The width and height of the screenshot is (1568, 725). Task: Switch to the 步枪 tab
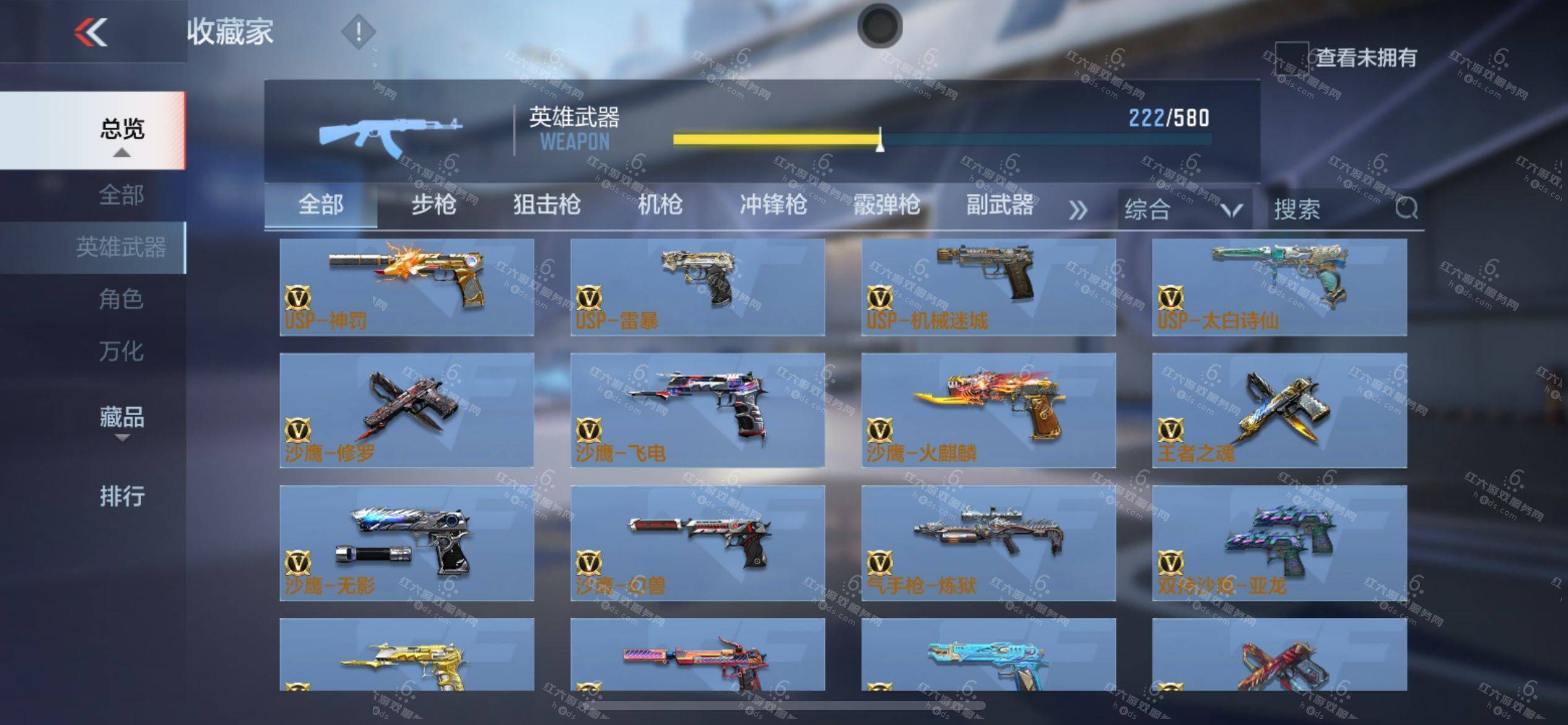pos(433,204)
